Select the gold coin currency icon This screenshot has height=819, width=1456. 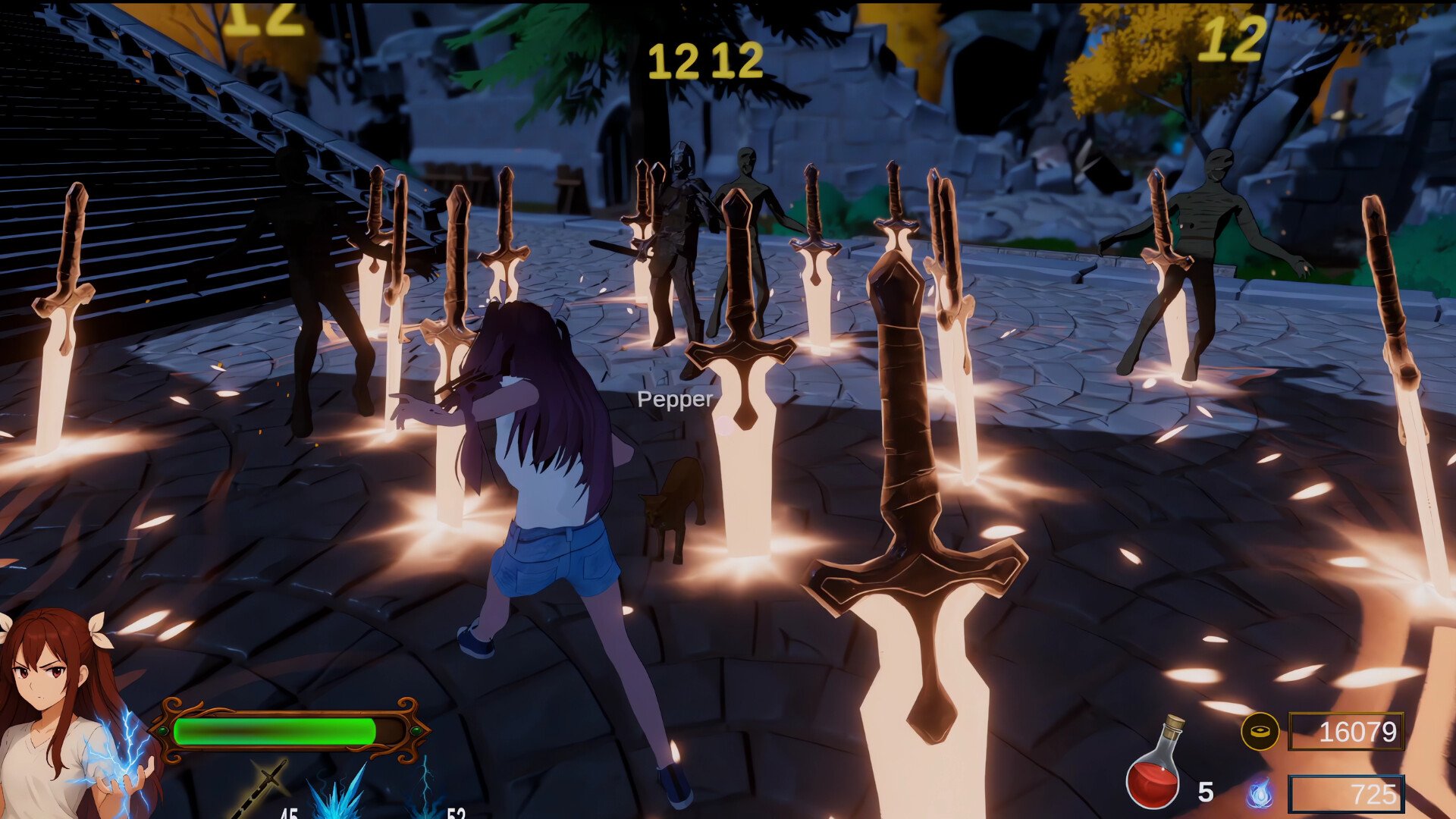coord(1260,732)
